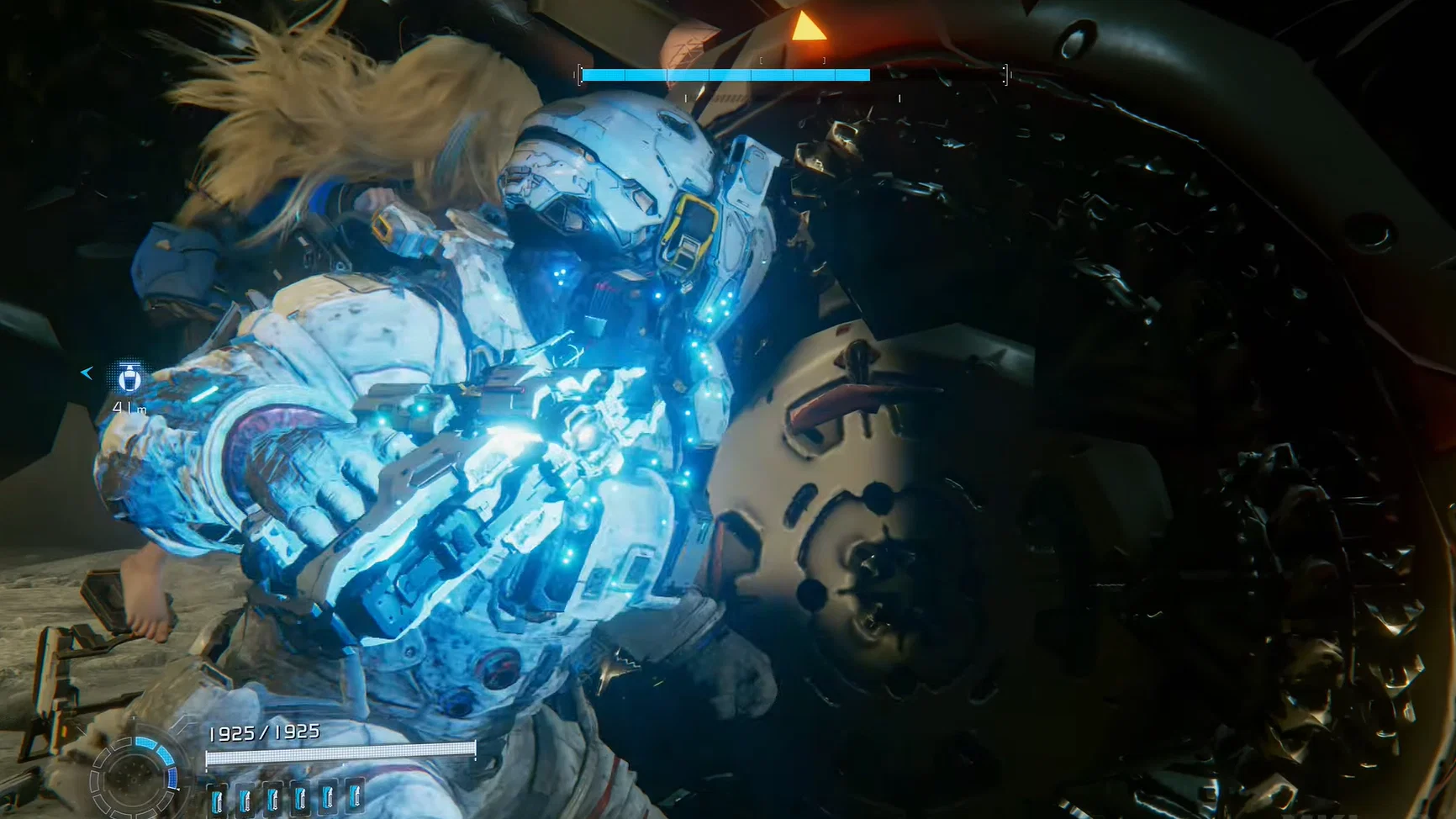This screenshot has width=1456, height=819.
Task: Click the small bracket segment inside the boss bar
Action: pyautogui.click(x=761, y=61)
